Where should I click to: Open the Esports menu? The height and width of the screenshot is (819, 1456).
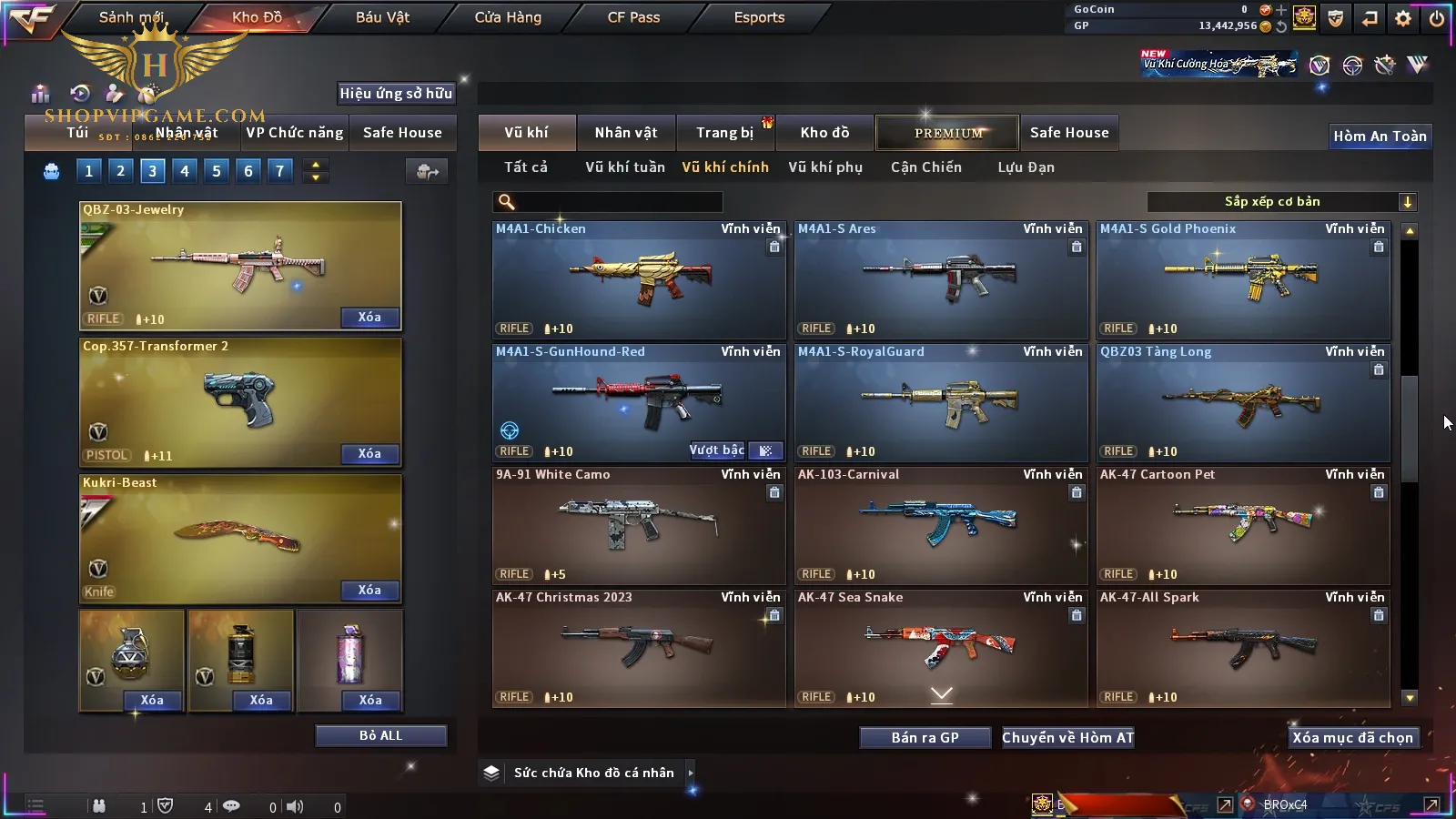759,17
